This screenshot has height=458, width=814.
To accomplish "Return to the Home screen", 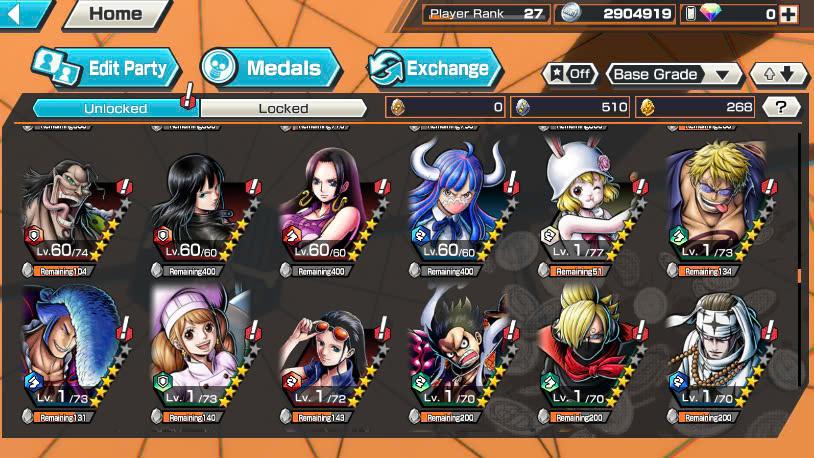I will point(114,14).
